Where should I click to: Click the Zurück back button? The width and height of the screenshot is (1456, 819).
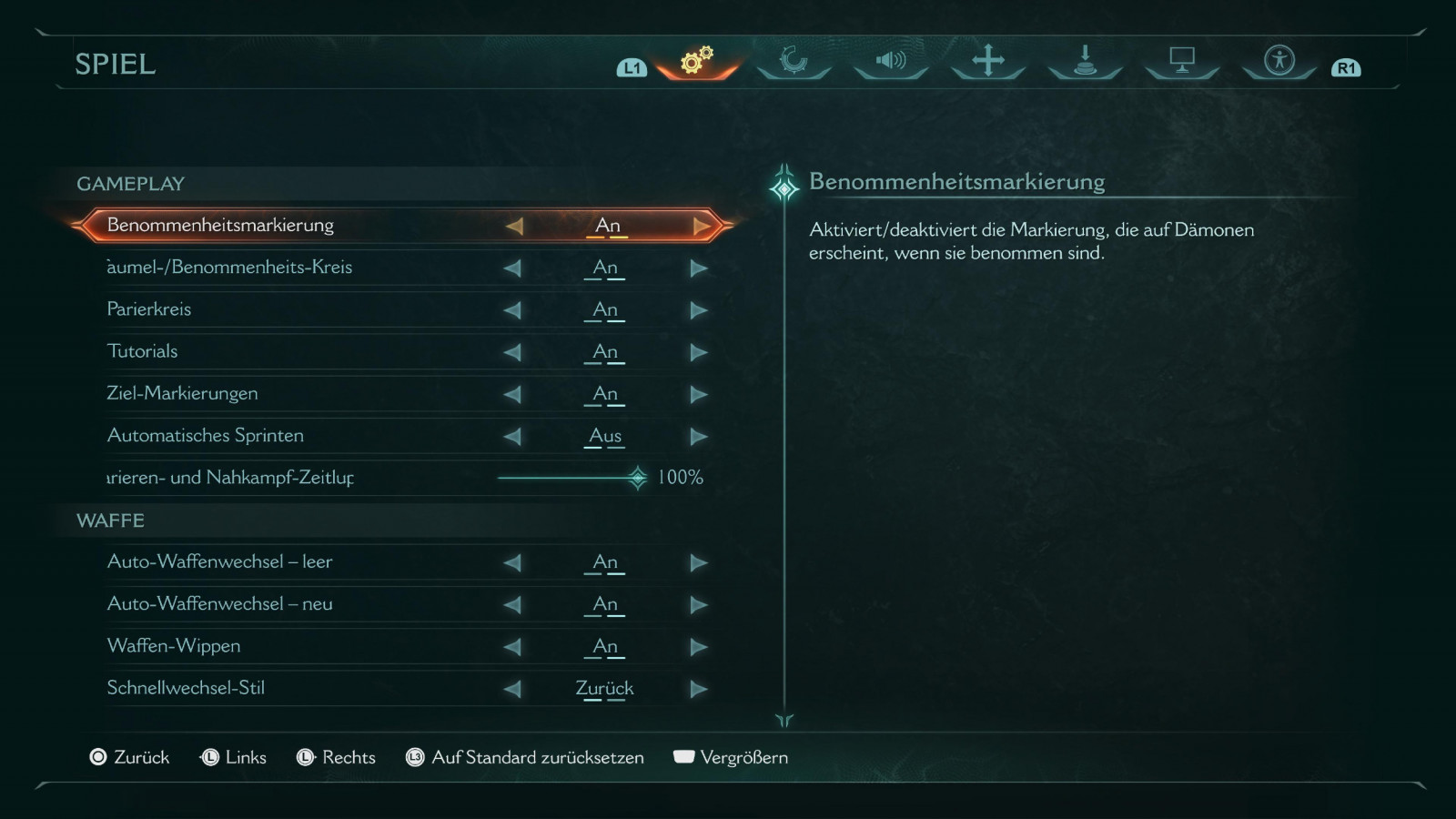point(130,757)
